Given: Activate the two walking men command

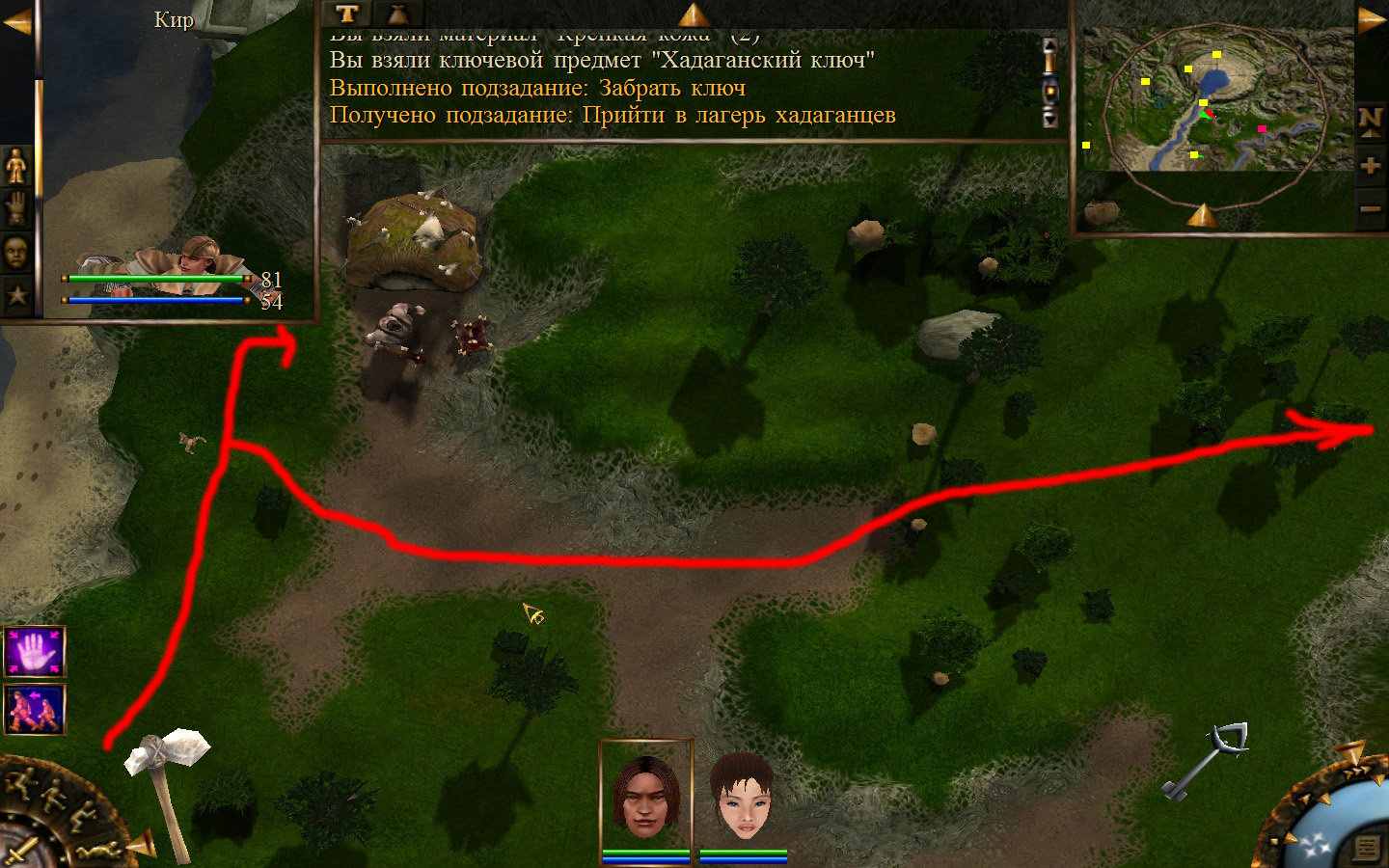Looking at the screenshot, I should coord(35,709).
